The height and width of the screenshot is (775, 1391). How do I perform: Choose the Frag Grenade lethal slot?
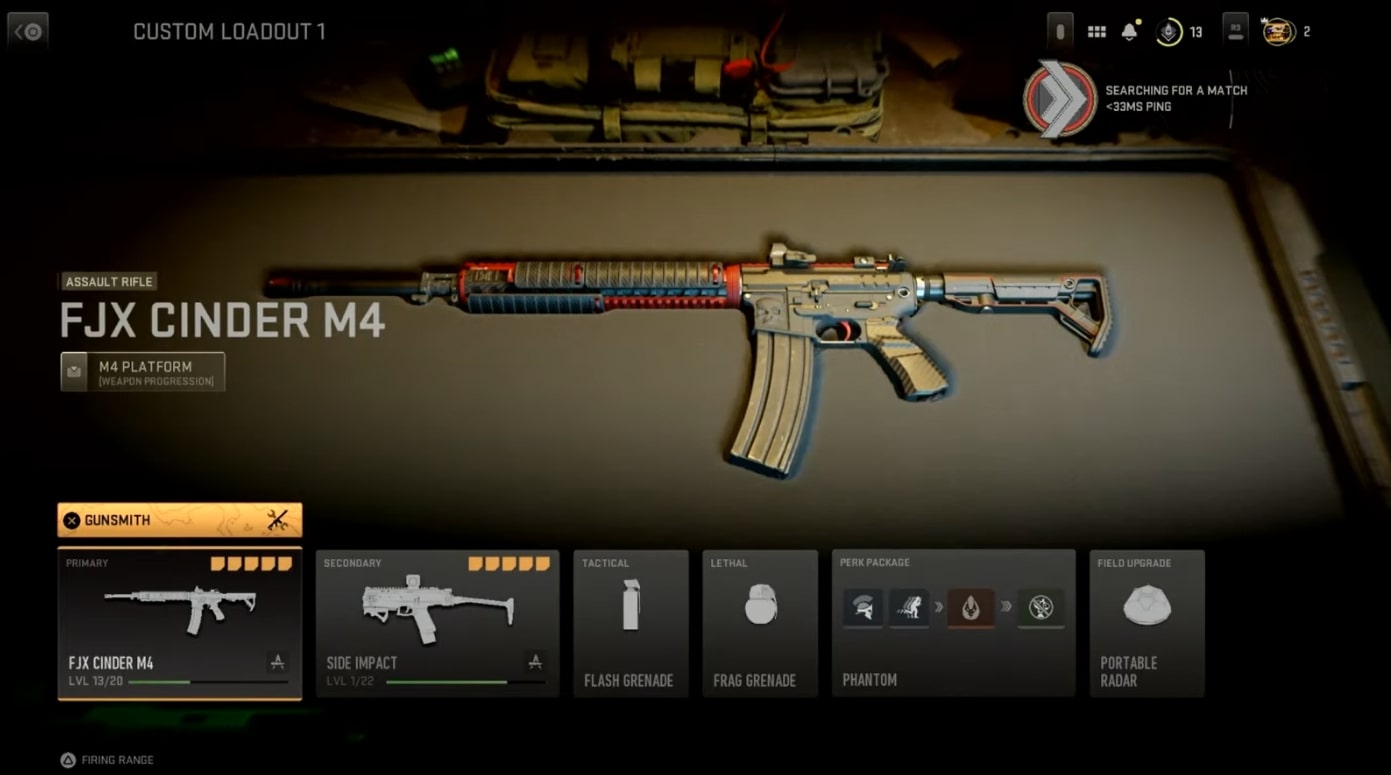tap(760, 623)
